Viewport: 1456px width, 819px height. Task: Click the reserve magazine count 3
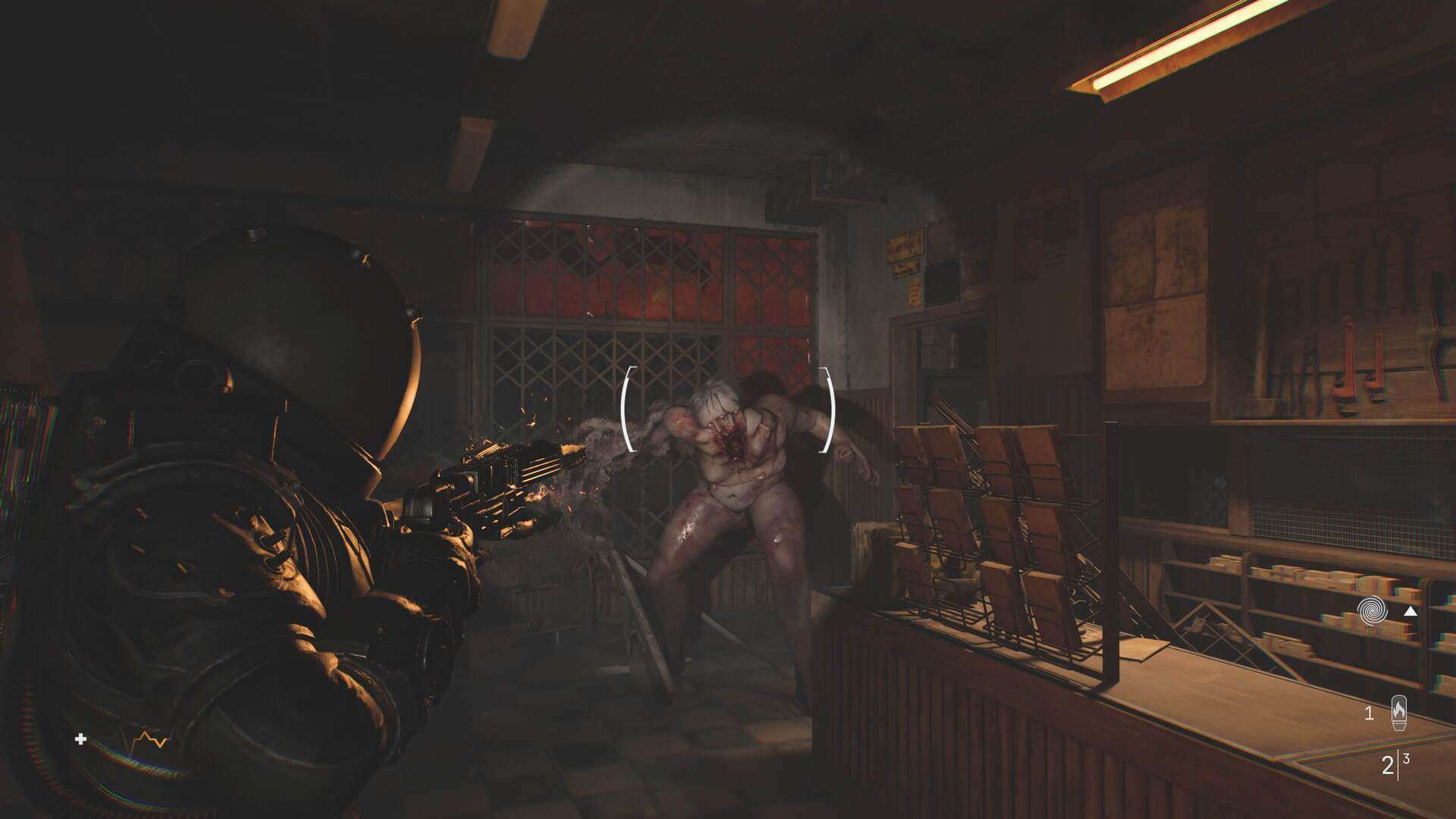click(1406, 757)
